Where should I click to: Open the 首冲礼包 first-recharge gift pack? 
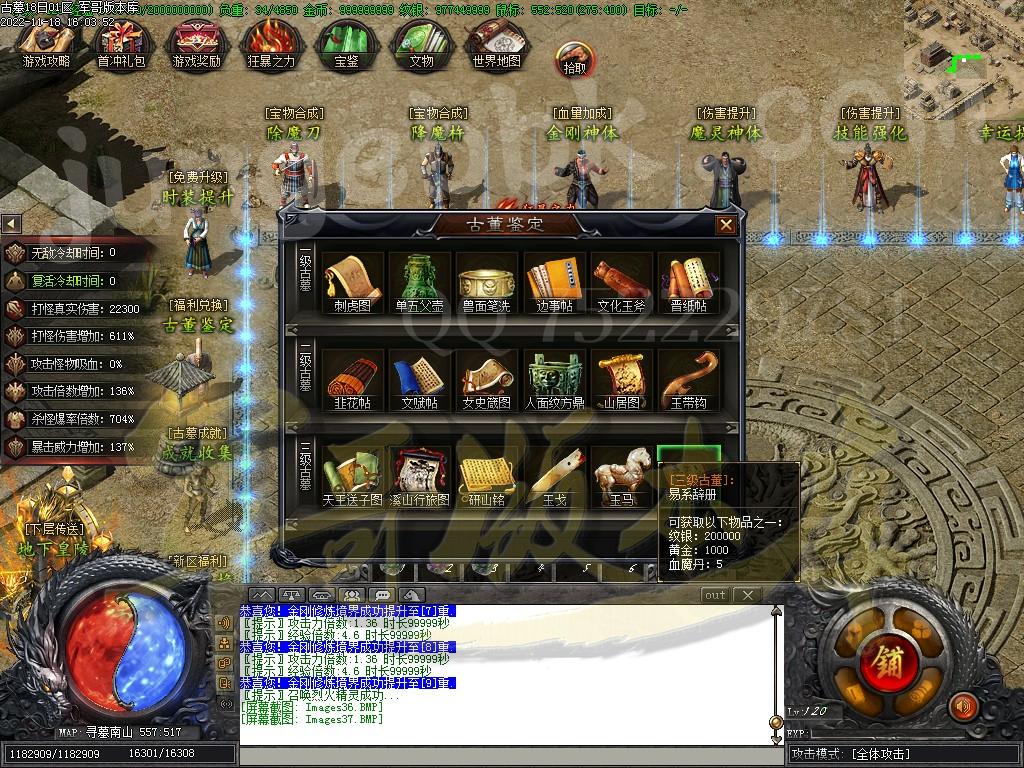coord(121,44)
